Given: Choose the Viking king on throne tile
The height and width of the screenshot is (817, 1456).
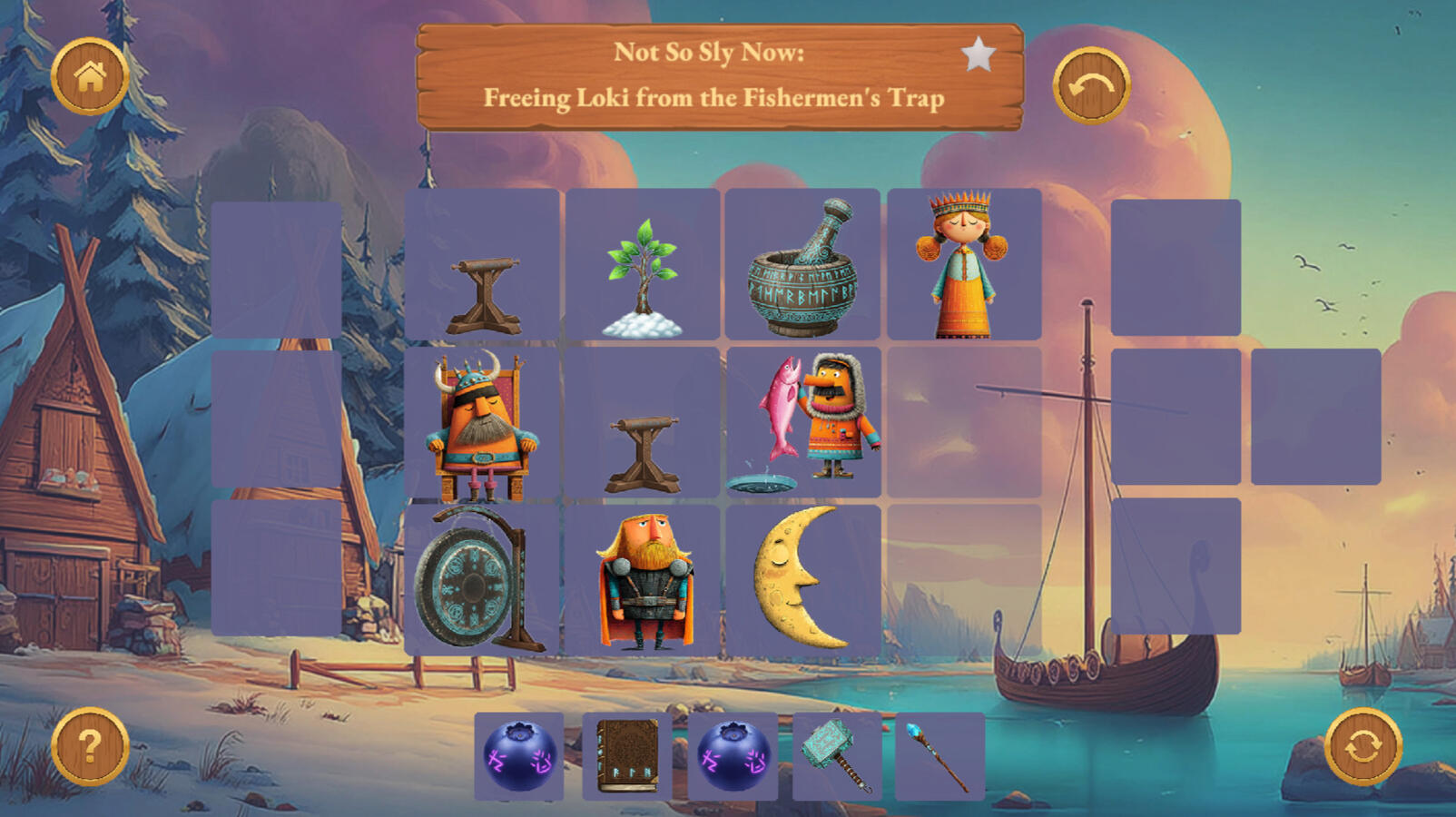Looking at the screenshot, I should [x=481, y=425].
